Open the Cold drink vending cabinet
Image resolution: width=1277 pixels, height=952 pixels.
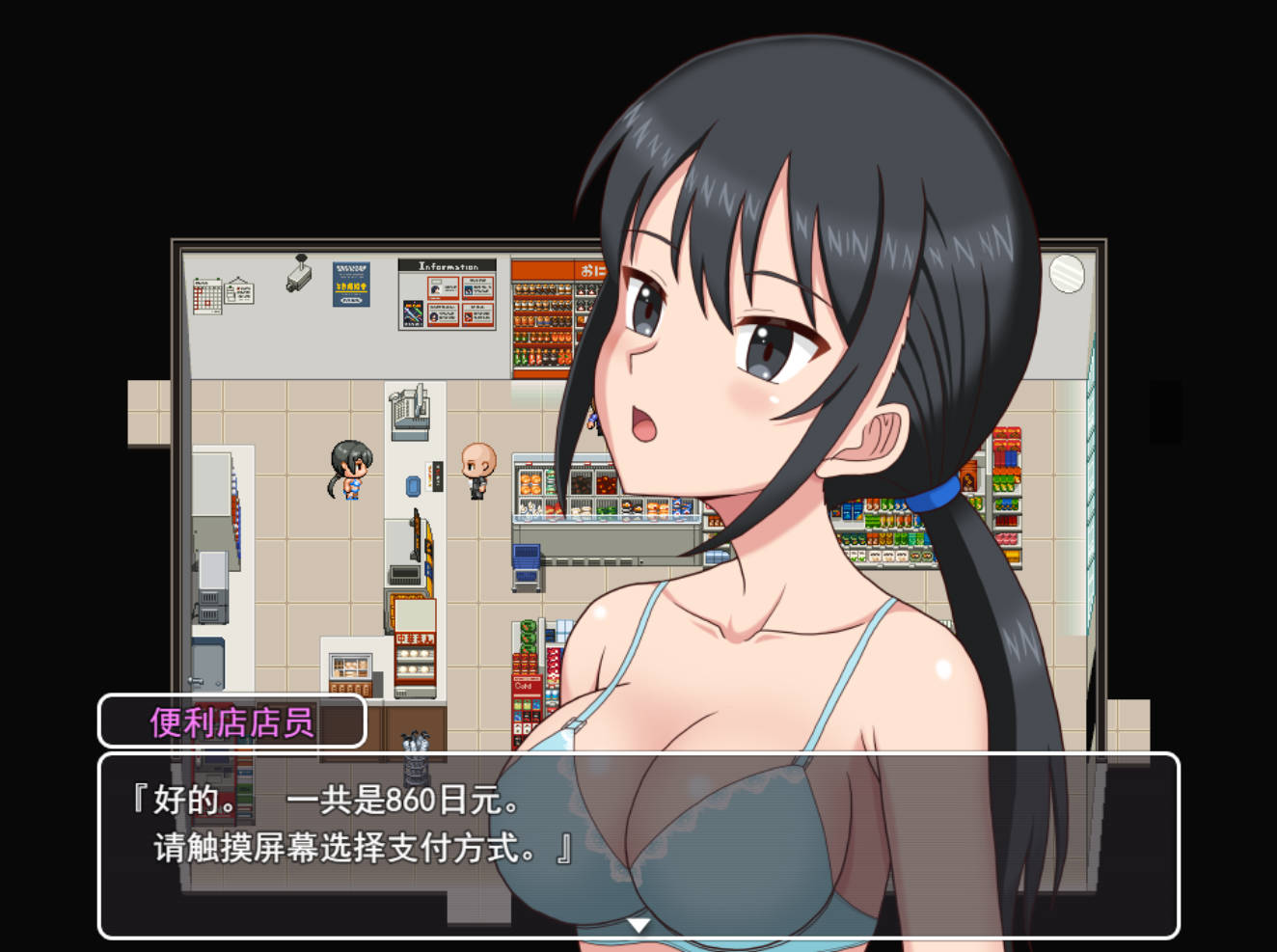coord(525,687)
